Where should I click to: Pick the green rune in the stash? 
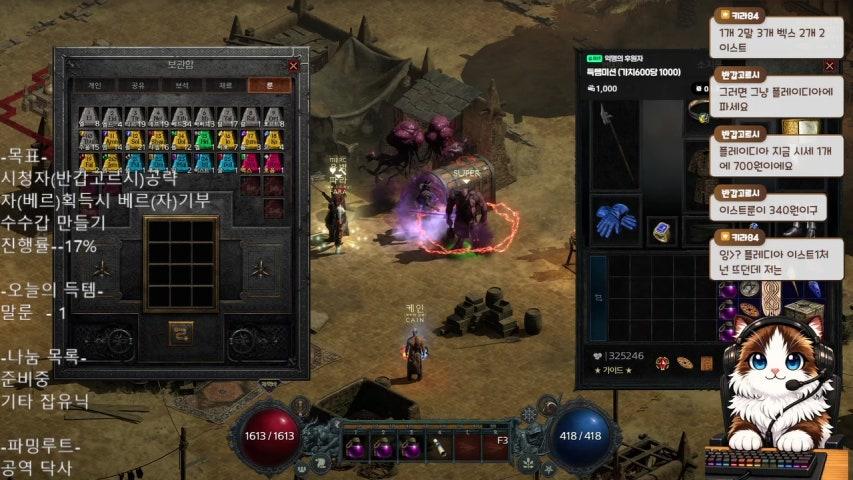pyautogui.click(x=203, y=138)
